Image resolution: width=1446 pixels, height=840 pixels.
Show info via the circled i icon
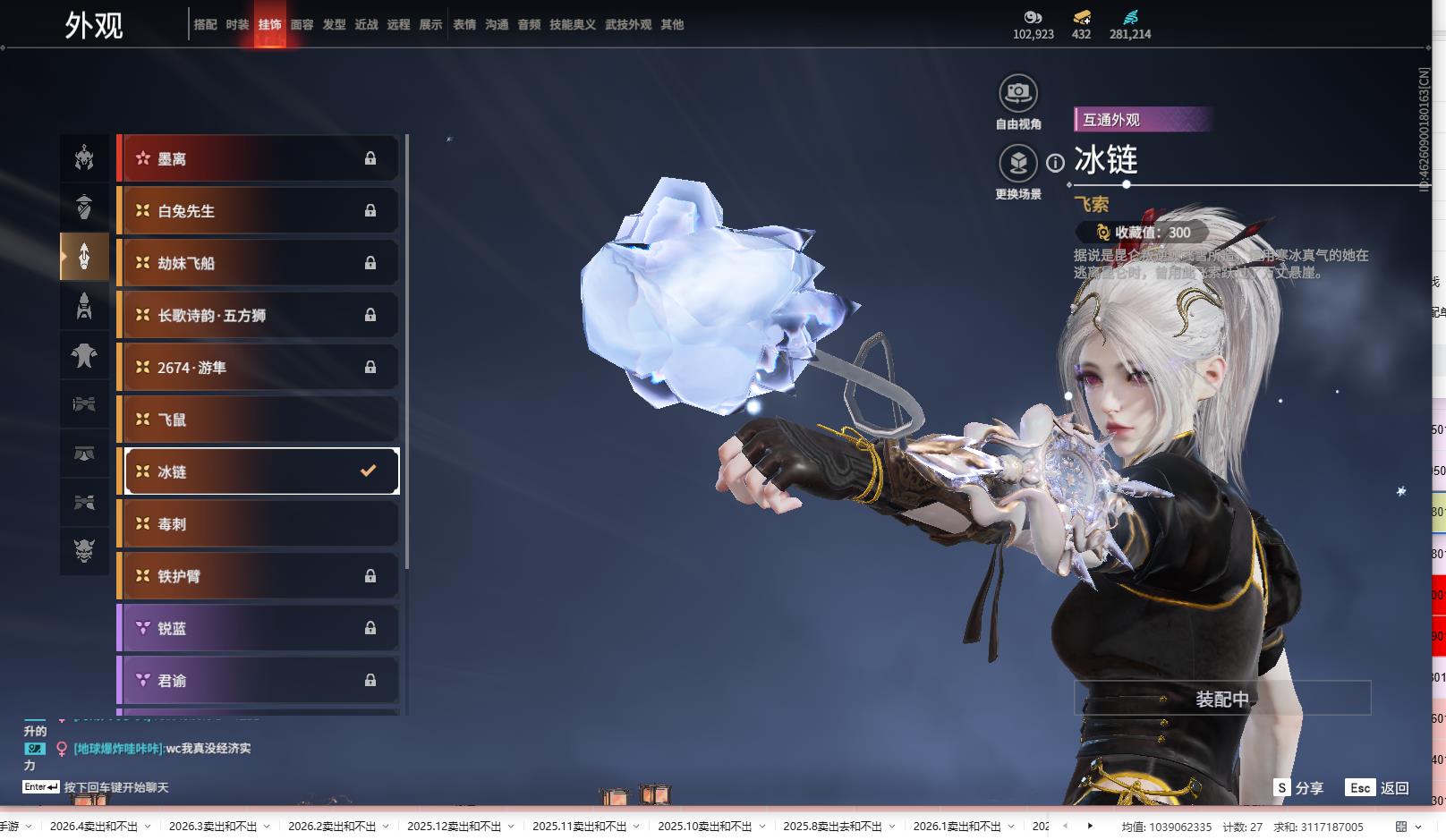click(x=1056, y=163)
